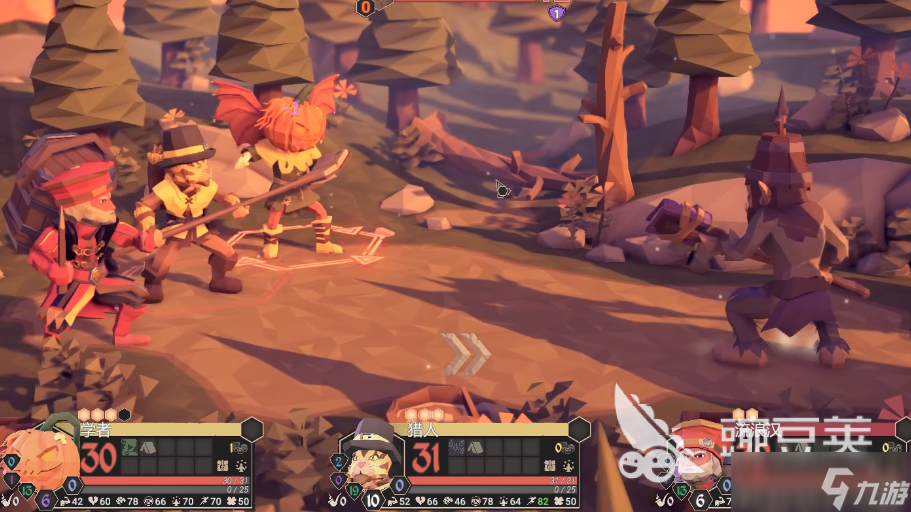Click the Scholar's tent status slot
The image size is (911, 512).
(x=147, y=448)
